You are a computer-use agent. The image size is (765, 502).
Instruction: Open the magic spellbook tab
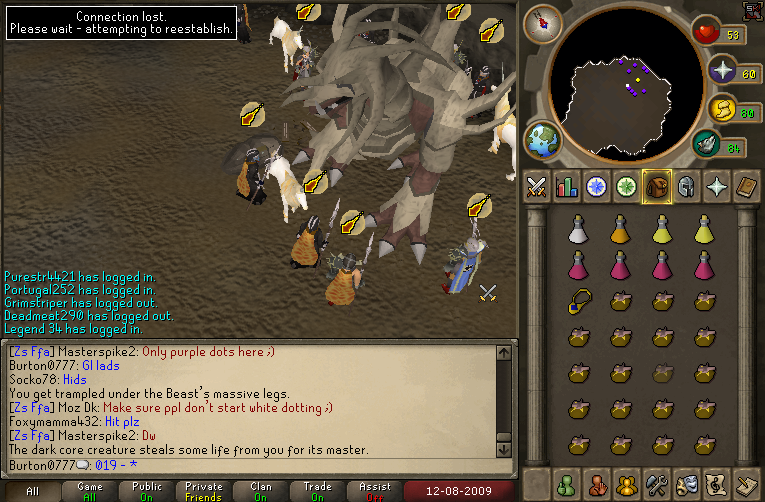pos(747,187)
